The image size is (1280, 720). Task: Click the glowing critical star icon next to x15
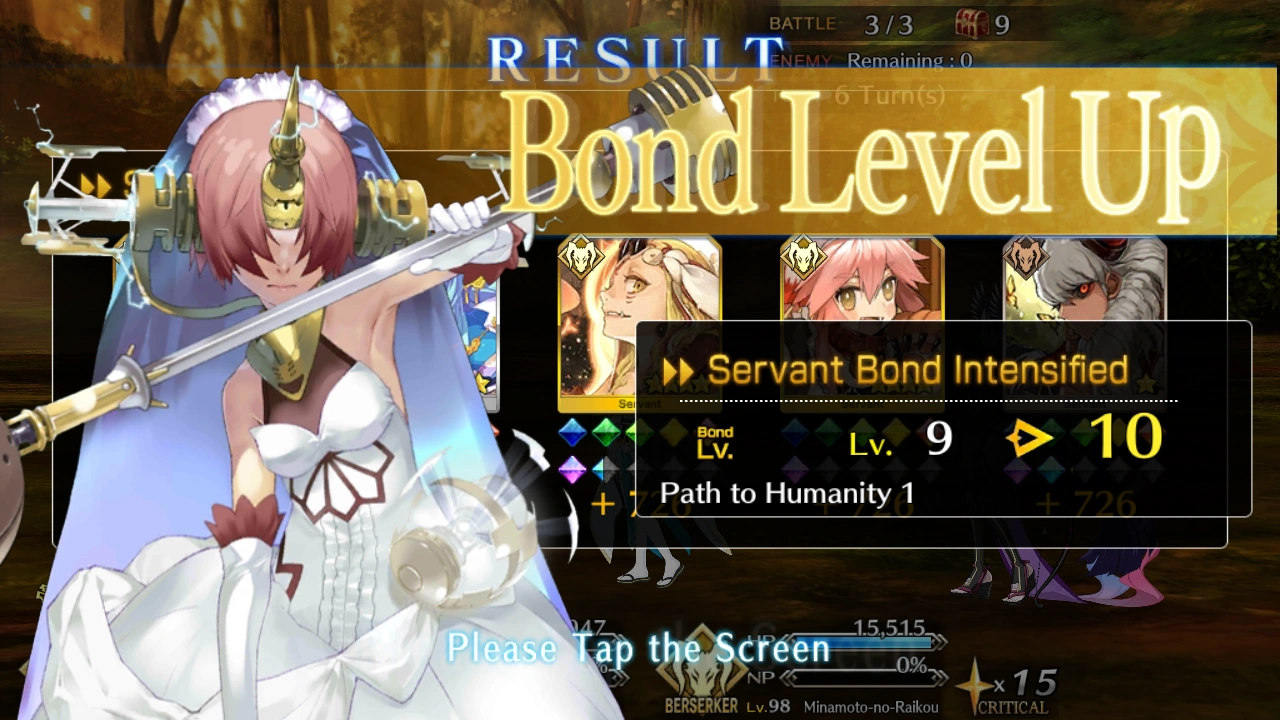975,685
